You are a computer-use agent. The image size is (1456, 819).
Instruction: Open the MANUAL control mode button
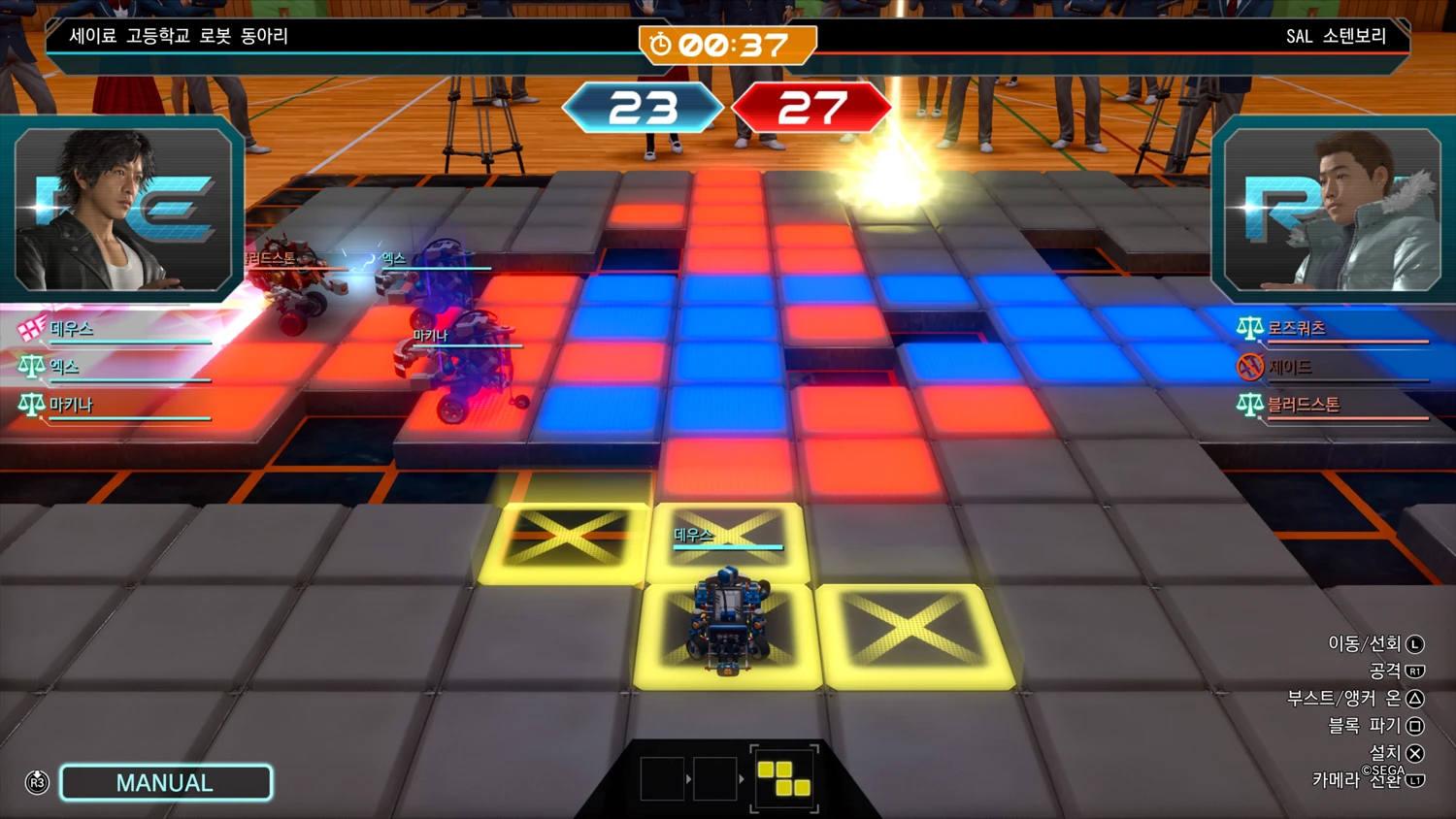point(165,783)
